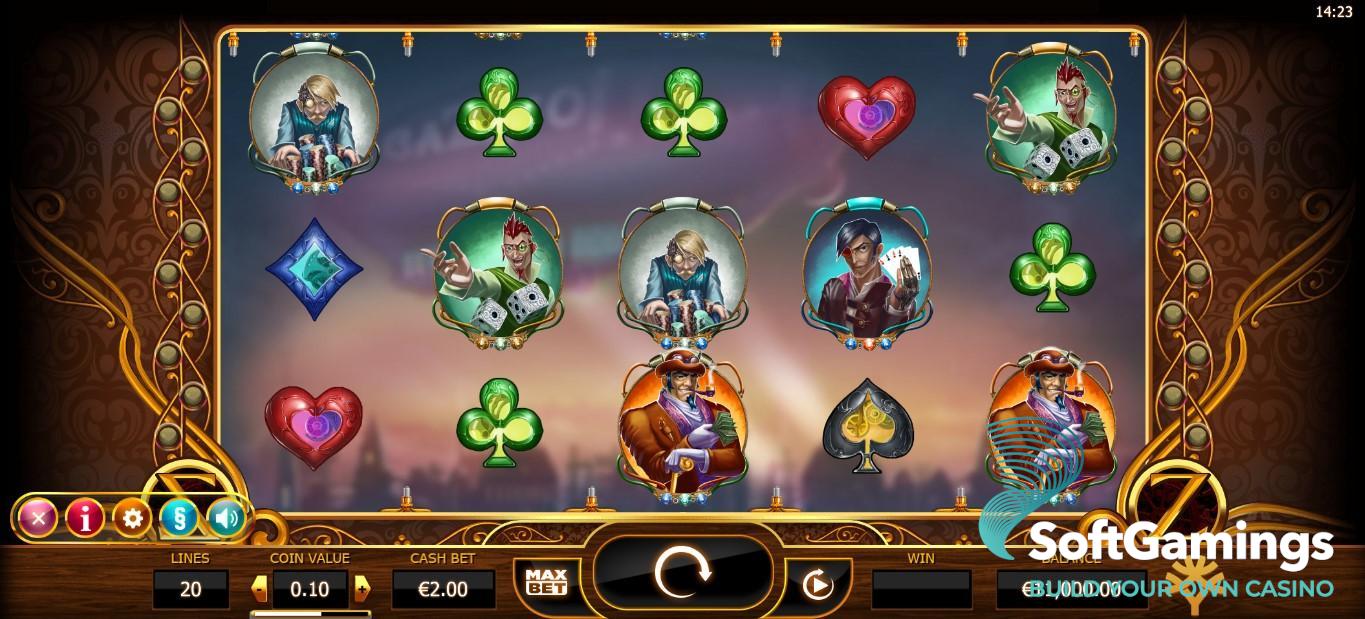Spin the reels with the circular arrow button

[x=683, y=572]
